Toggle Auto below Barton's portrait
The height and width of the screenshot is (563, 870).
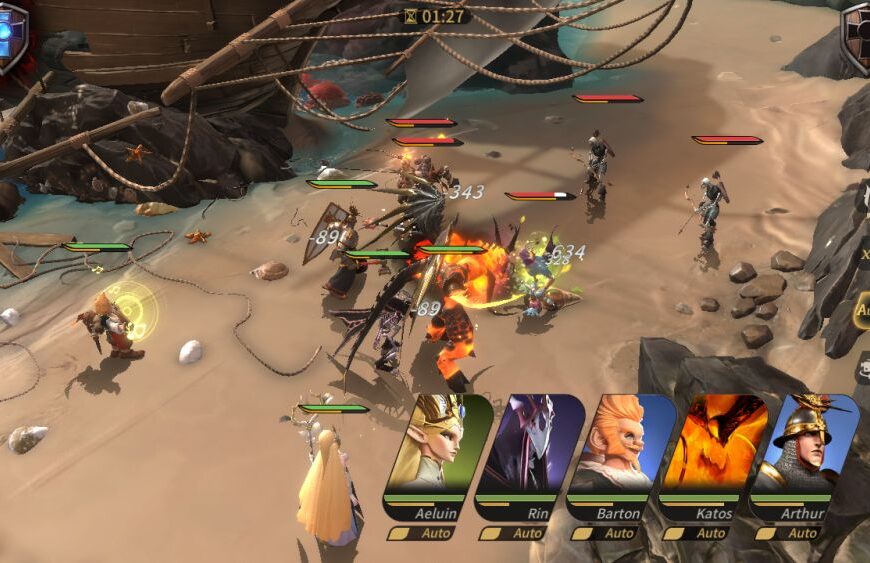(608, 533)
